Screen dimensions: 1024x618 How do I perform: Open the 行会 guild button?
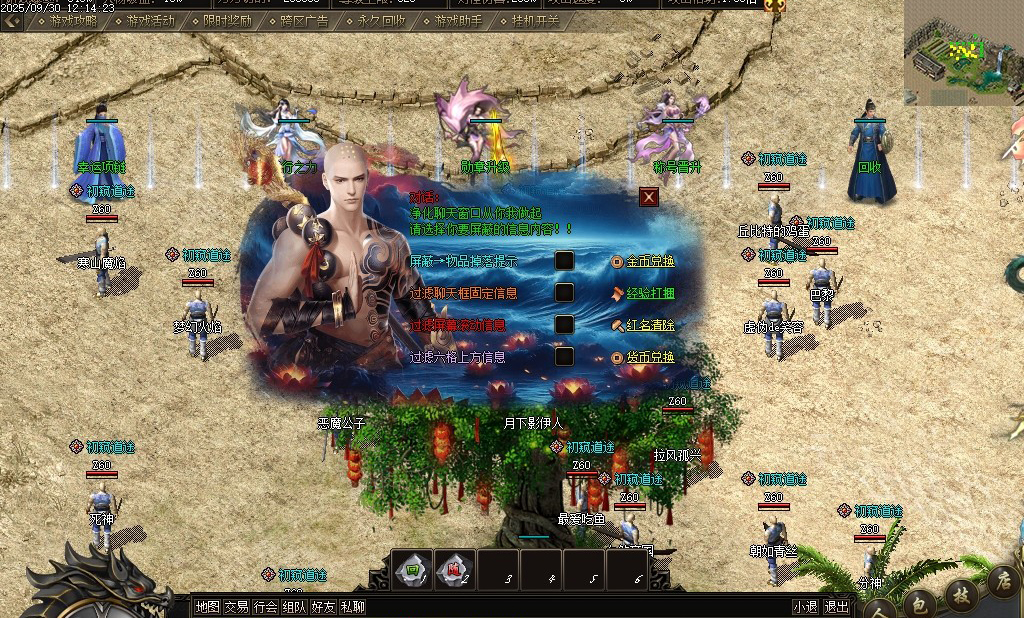(x=265, y=606)
